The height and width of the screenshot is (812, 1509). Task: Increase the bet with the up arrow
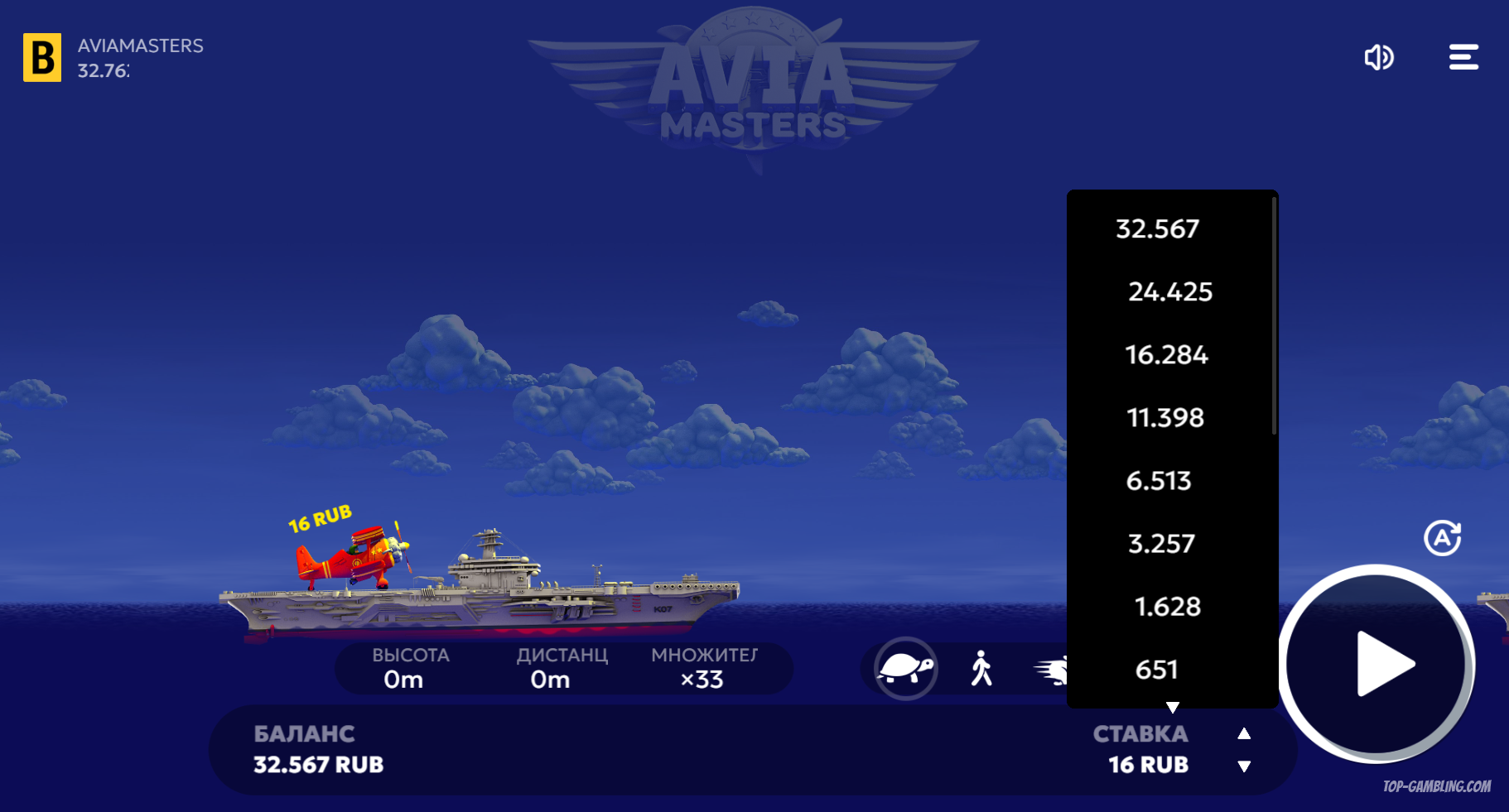tap(1244, 733)
